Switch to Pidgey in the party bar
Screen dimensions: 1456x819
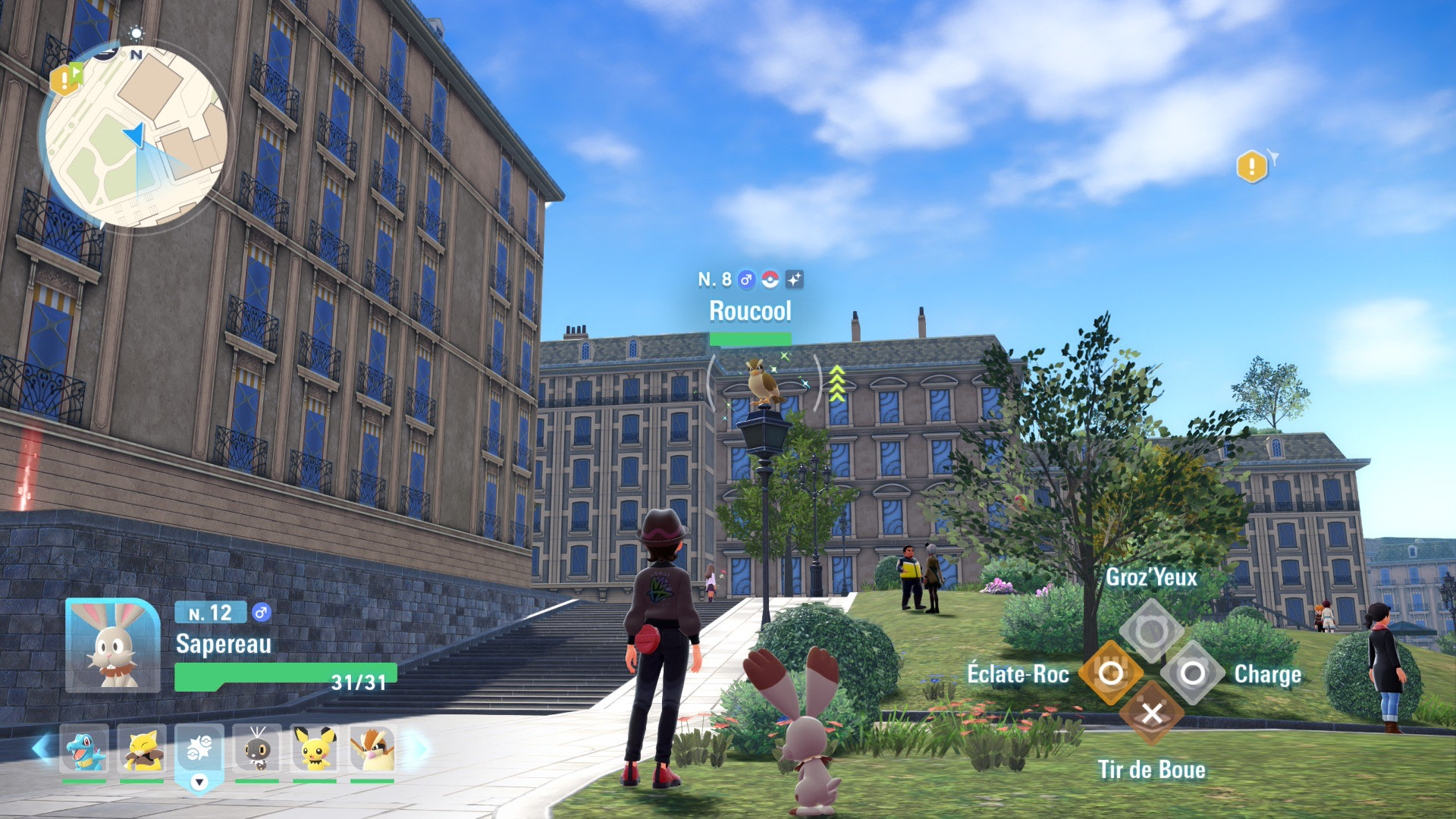(372, 748)
